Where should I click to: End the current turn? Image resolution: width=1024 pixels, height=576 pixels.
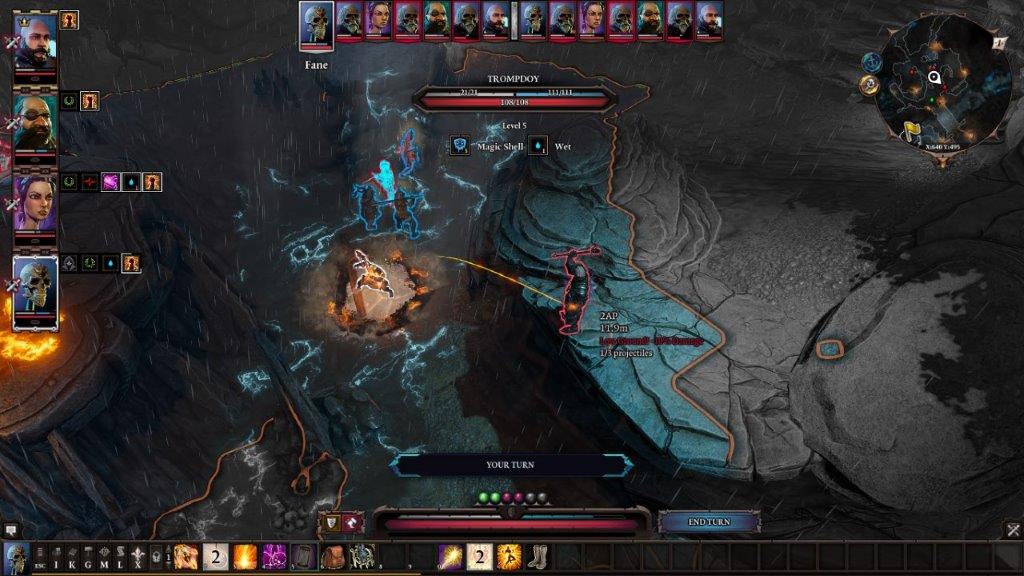pyautogui.click(x=709, y=522)
